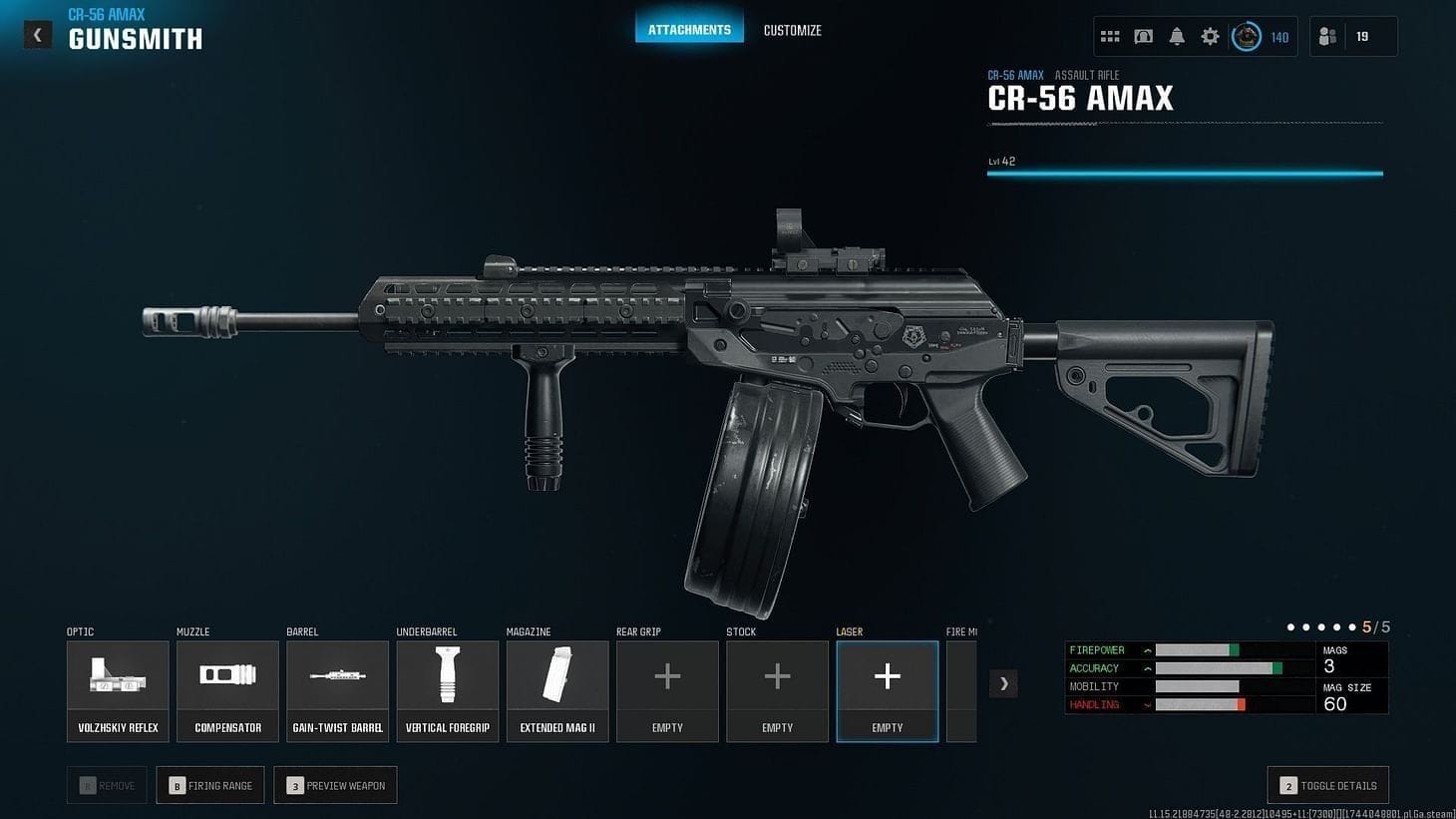Viewport: 1456px width, 819px height.
Task: Open the Firing Range
Action: (209, 785)
